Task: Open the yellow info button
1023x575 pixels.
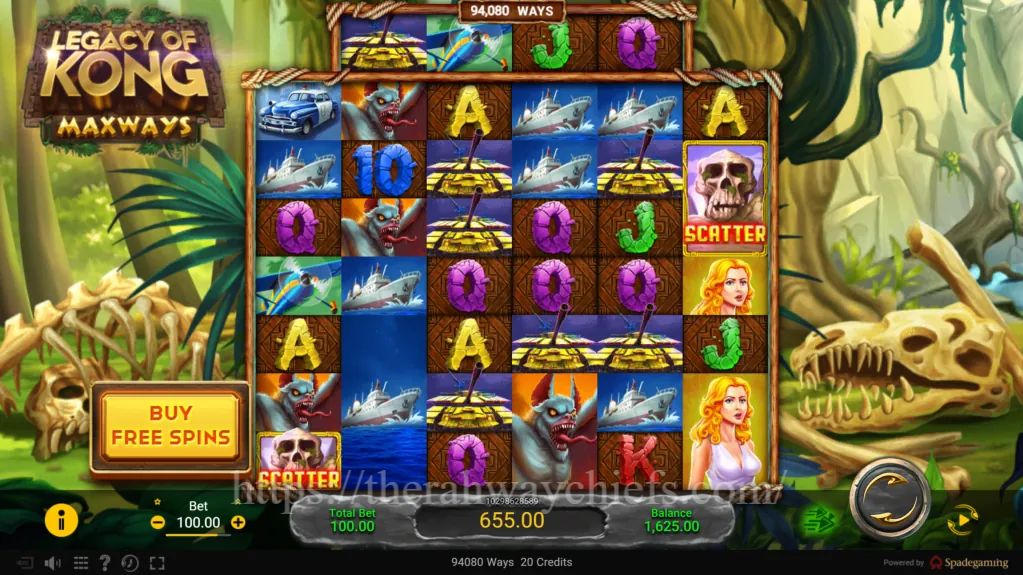Action: (x=61, y=520)
